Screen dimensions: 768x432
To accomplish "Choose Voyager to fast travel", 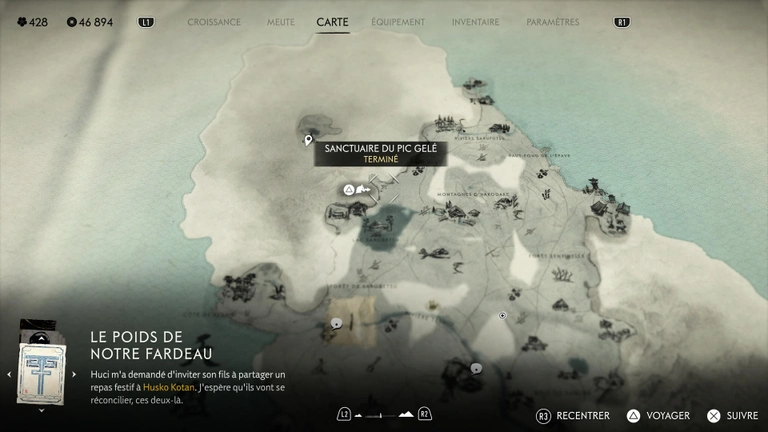I will (657, 415).
